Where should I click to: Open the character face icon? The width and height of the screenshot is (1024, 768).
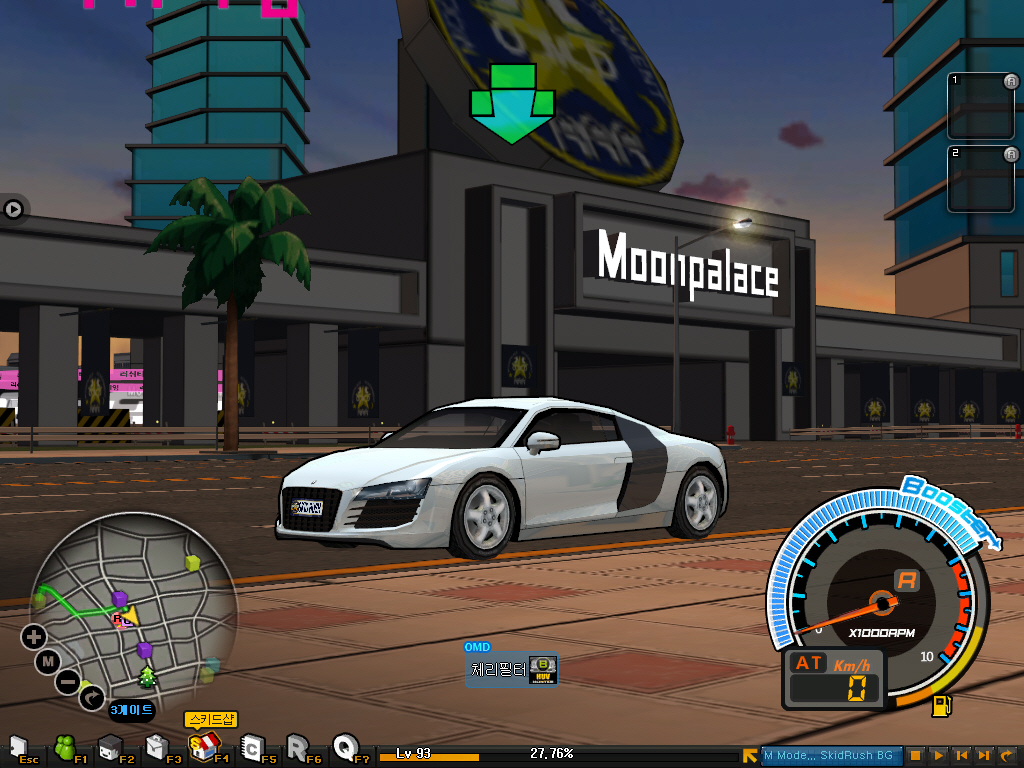coord(110,747)
